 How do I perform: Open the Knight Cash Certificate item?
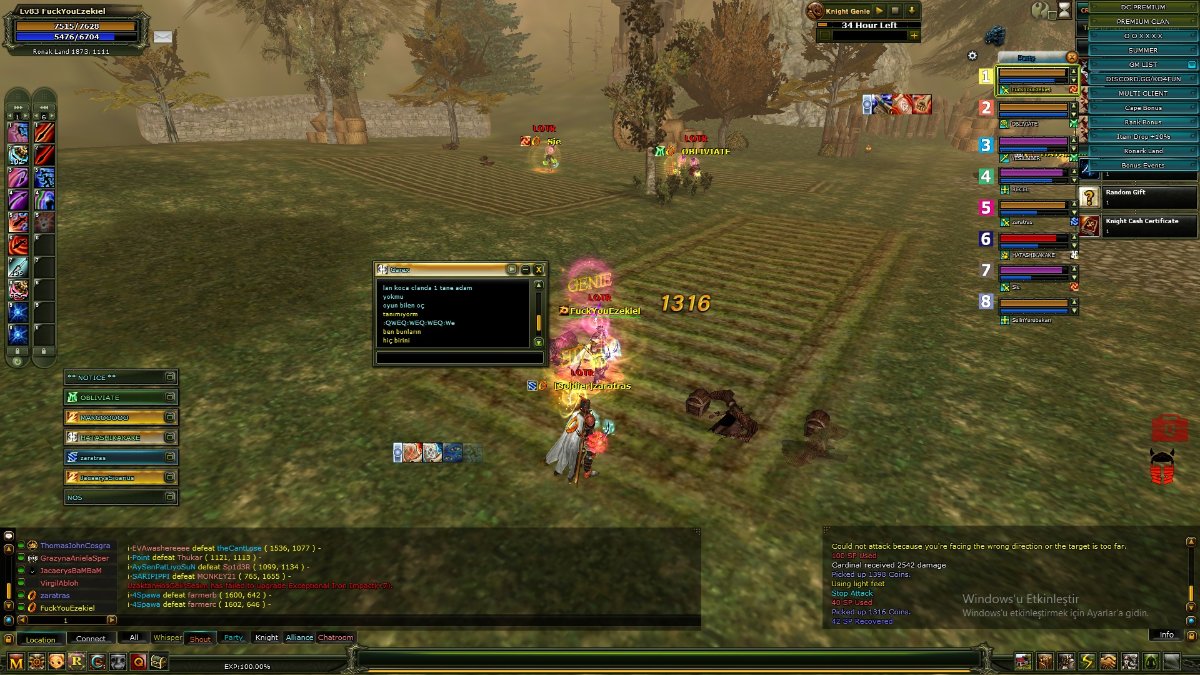[x=1137, y=225]
